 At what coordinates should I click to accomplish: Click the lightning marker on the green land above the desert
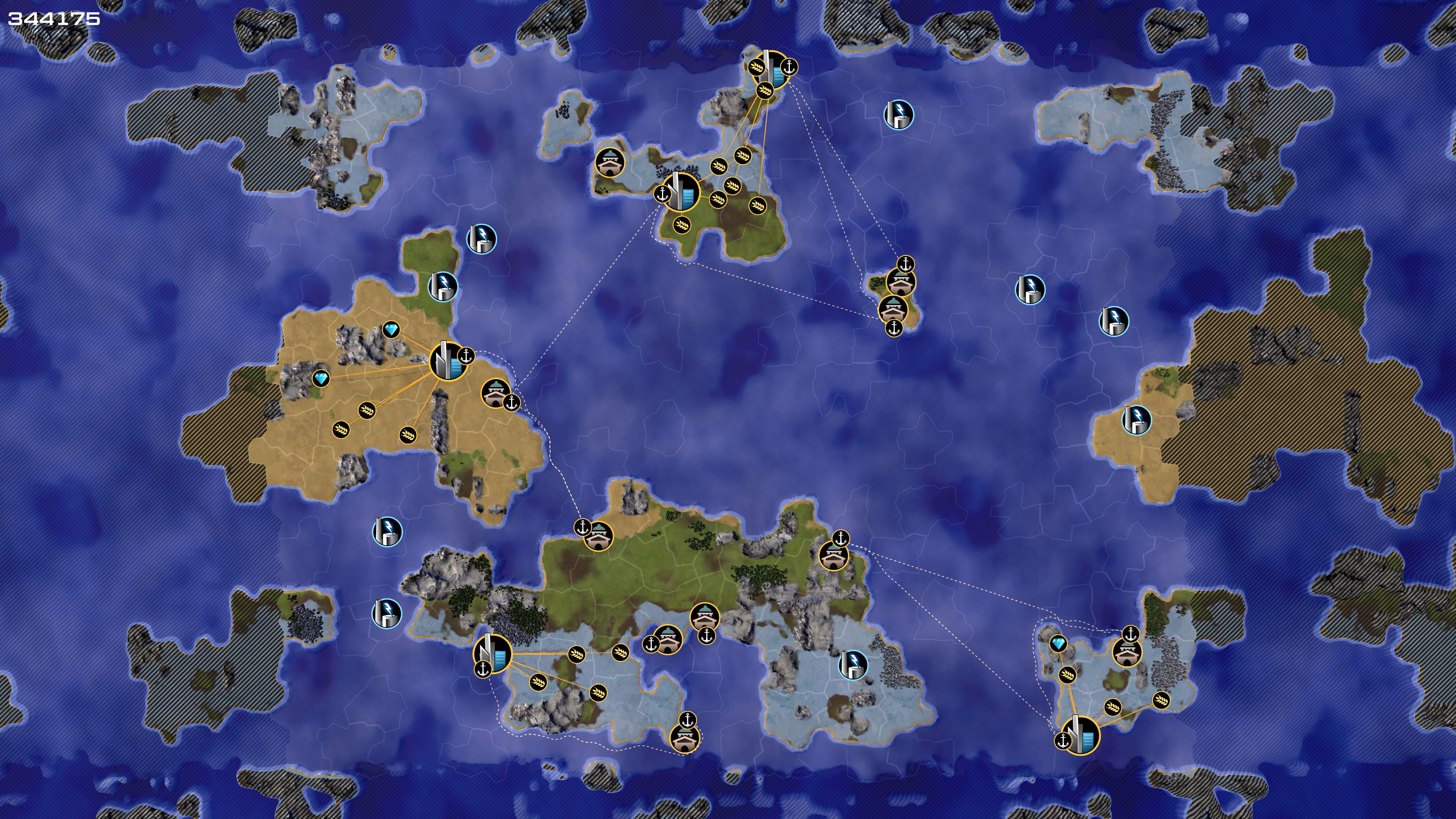[x=442, y=286]
